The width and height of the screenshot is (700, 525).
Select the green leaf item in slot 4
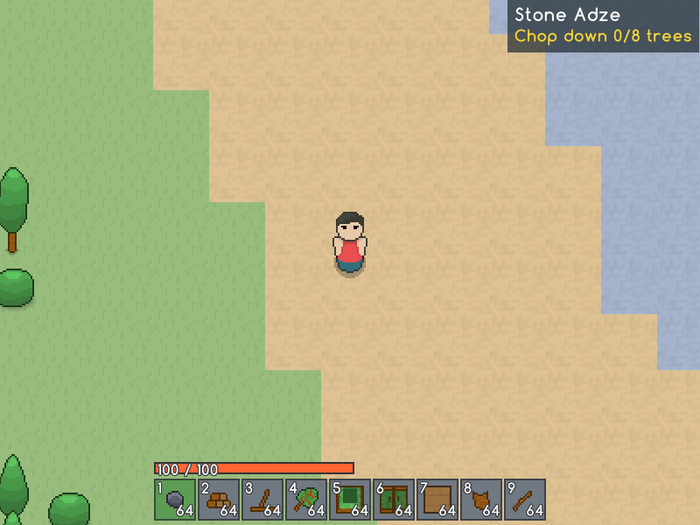pyautogui.click(x=306, y=499)
